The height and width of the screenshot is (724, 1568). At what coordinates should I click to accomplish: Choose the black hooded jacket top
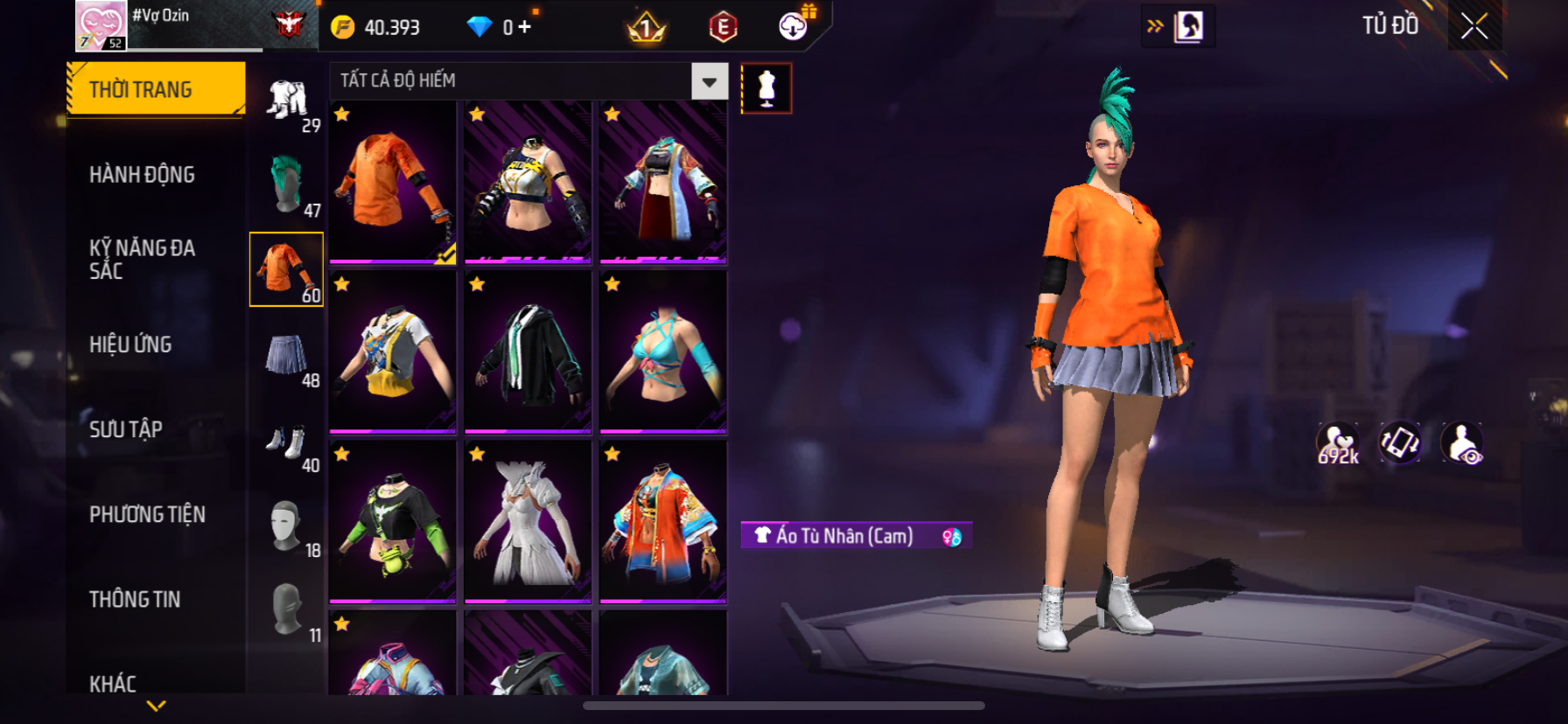(x=528, y=352)
